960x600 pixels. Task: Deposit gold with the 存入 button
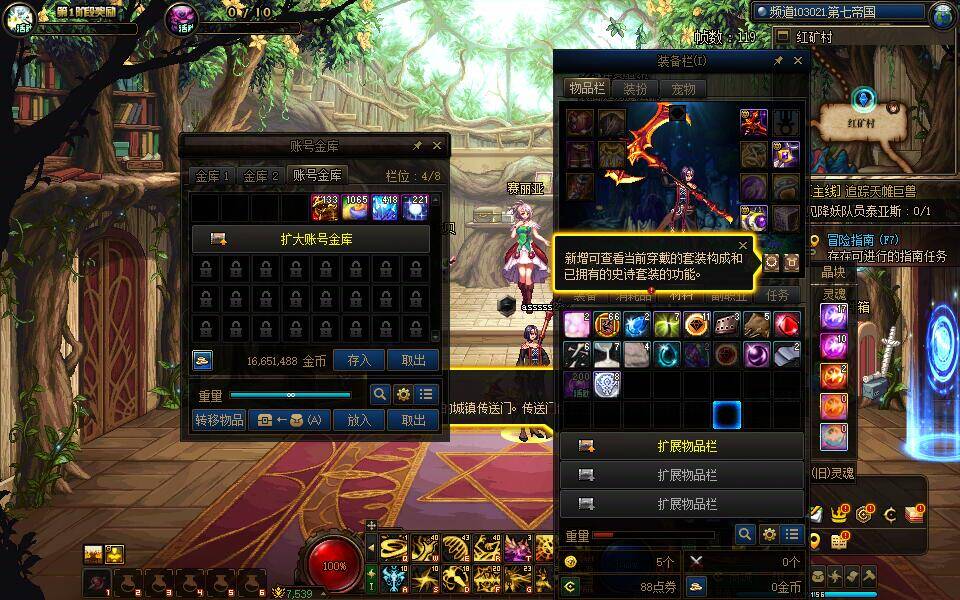pos(359,361)
